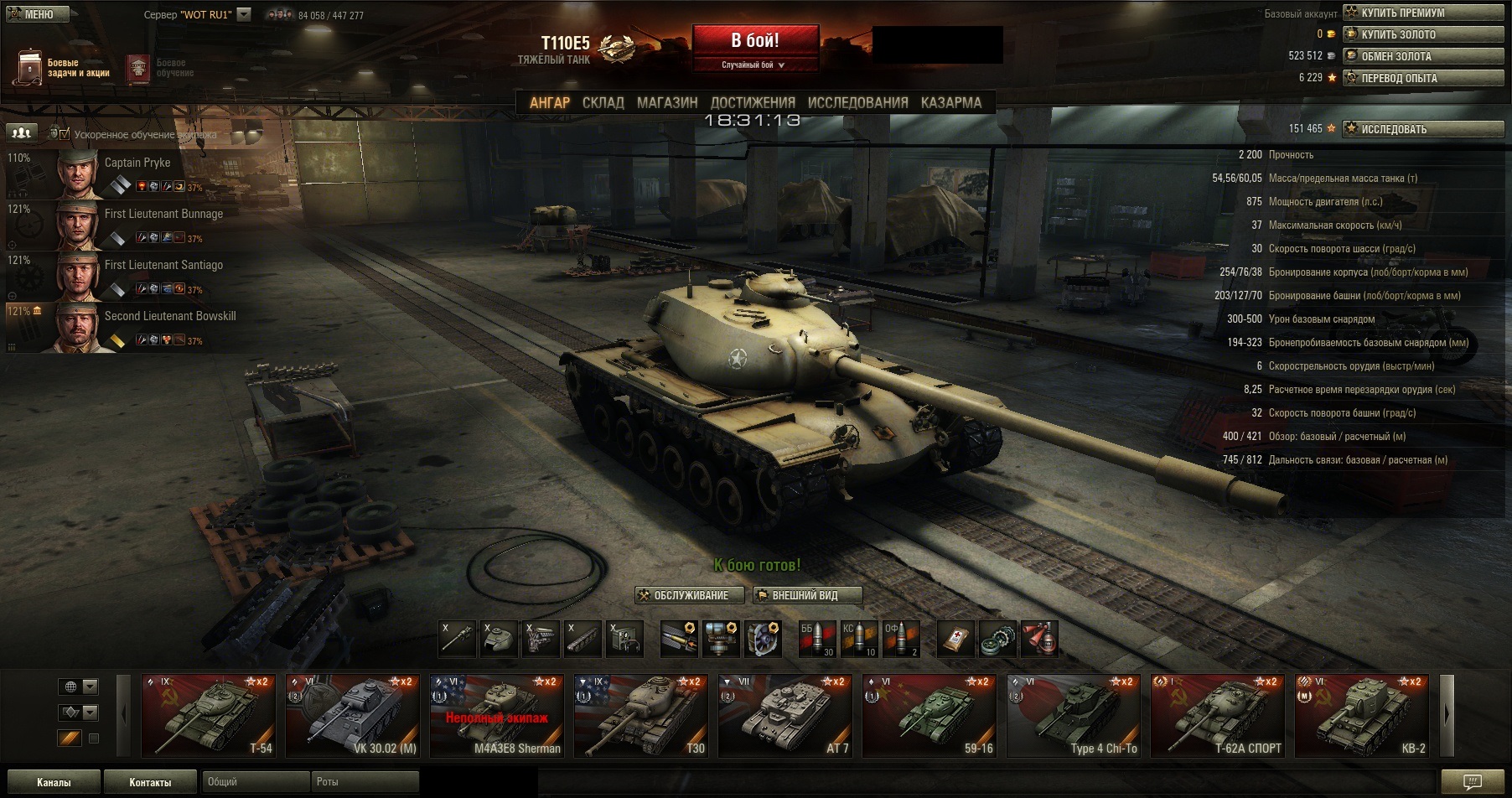Open the МАГАЗИН tab
The image size is (1512, 798).
666,102
